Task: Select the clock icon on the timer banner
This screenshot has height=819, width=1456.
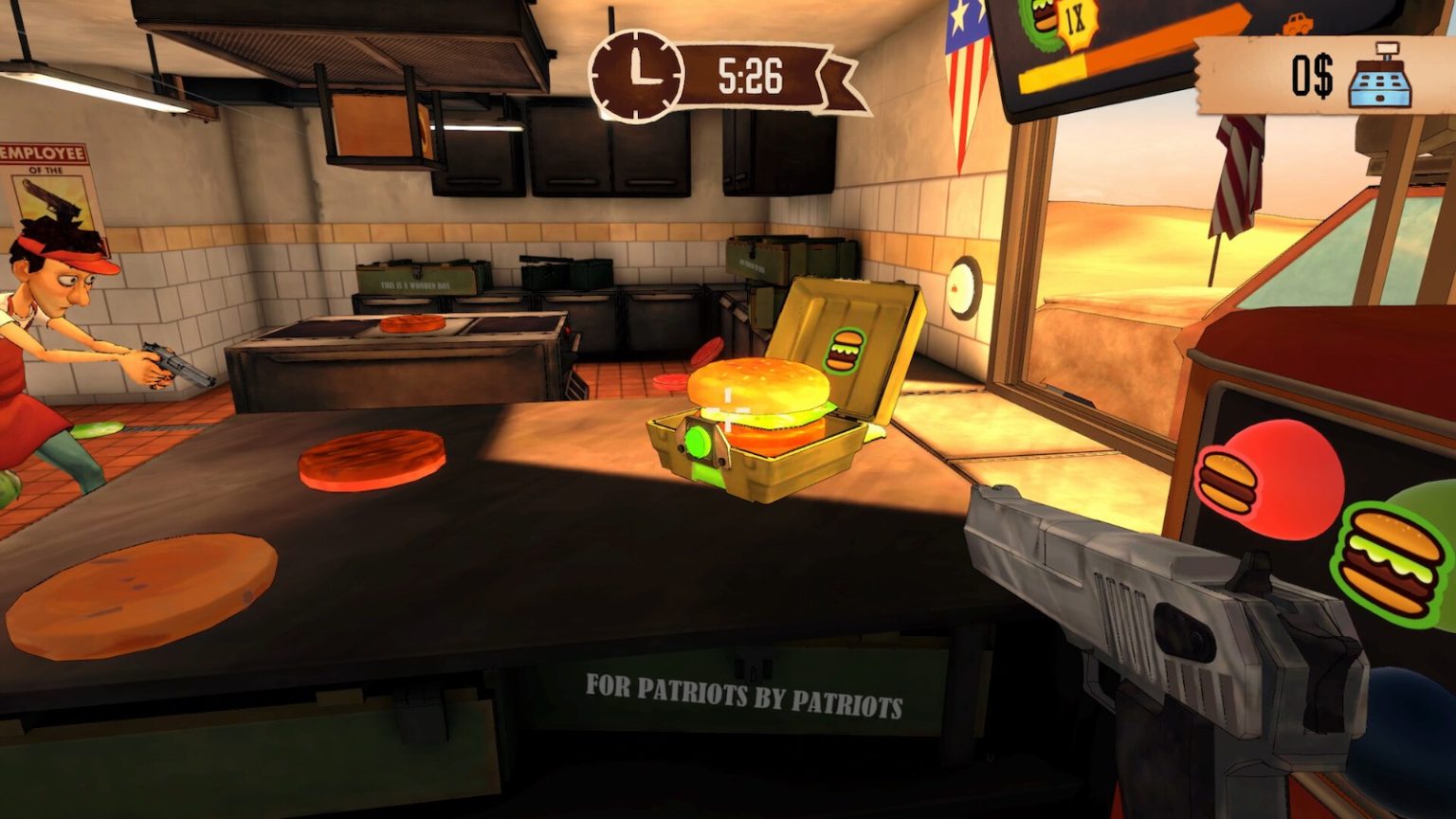Action: coord(633,72)
